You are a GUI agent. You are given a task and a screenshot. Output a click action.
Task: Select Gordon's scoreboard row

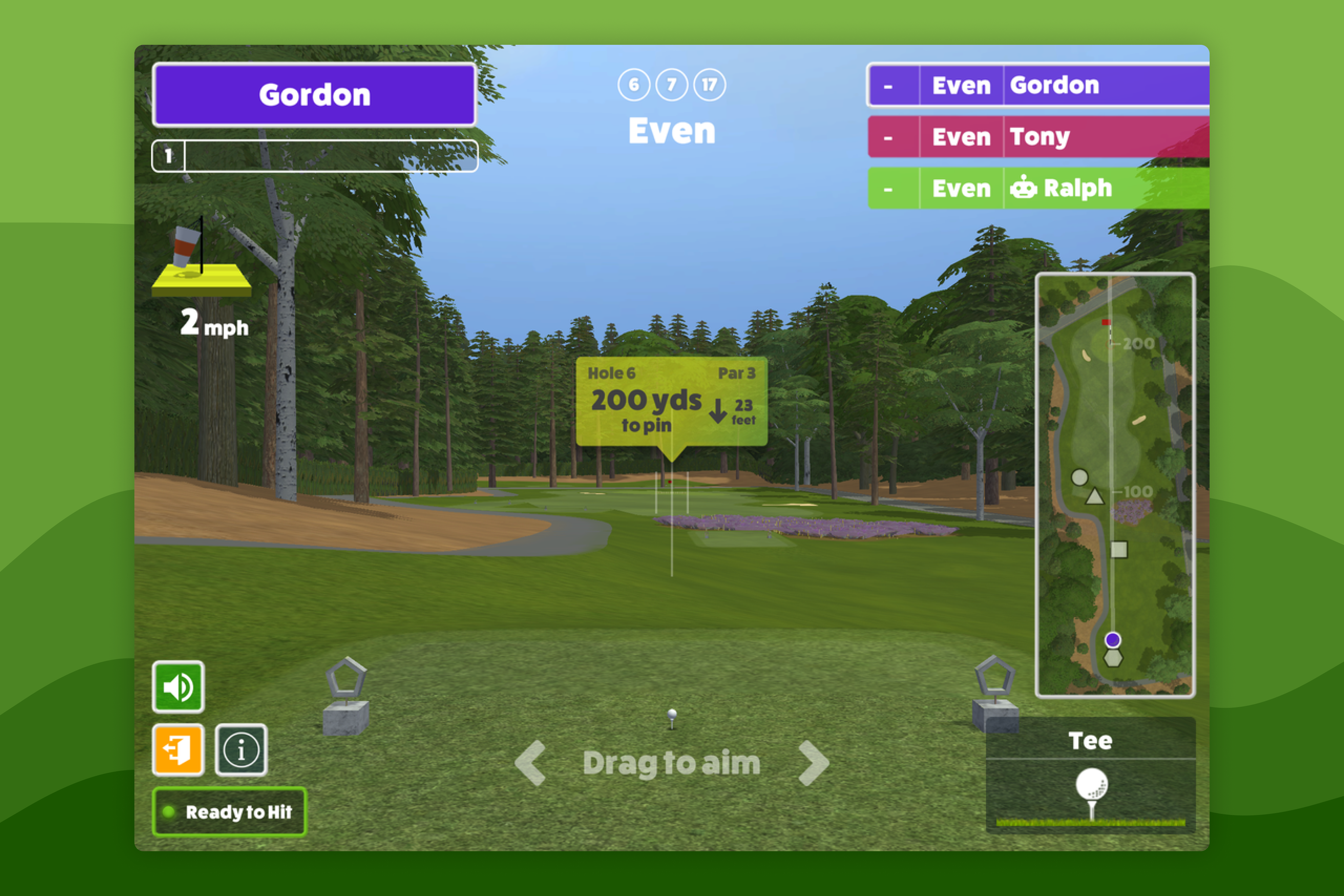pyautogui.click(x=1038, y=86)
